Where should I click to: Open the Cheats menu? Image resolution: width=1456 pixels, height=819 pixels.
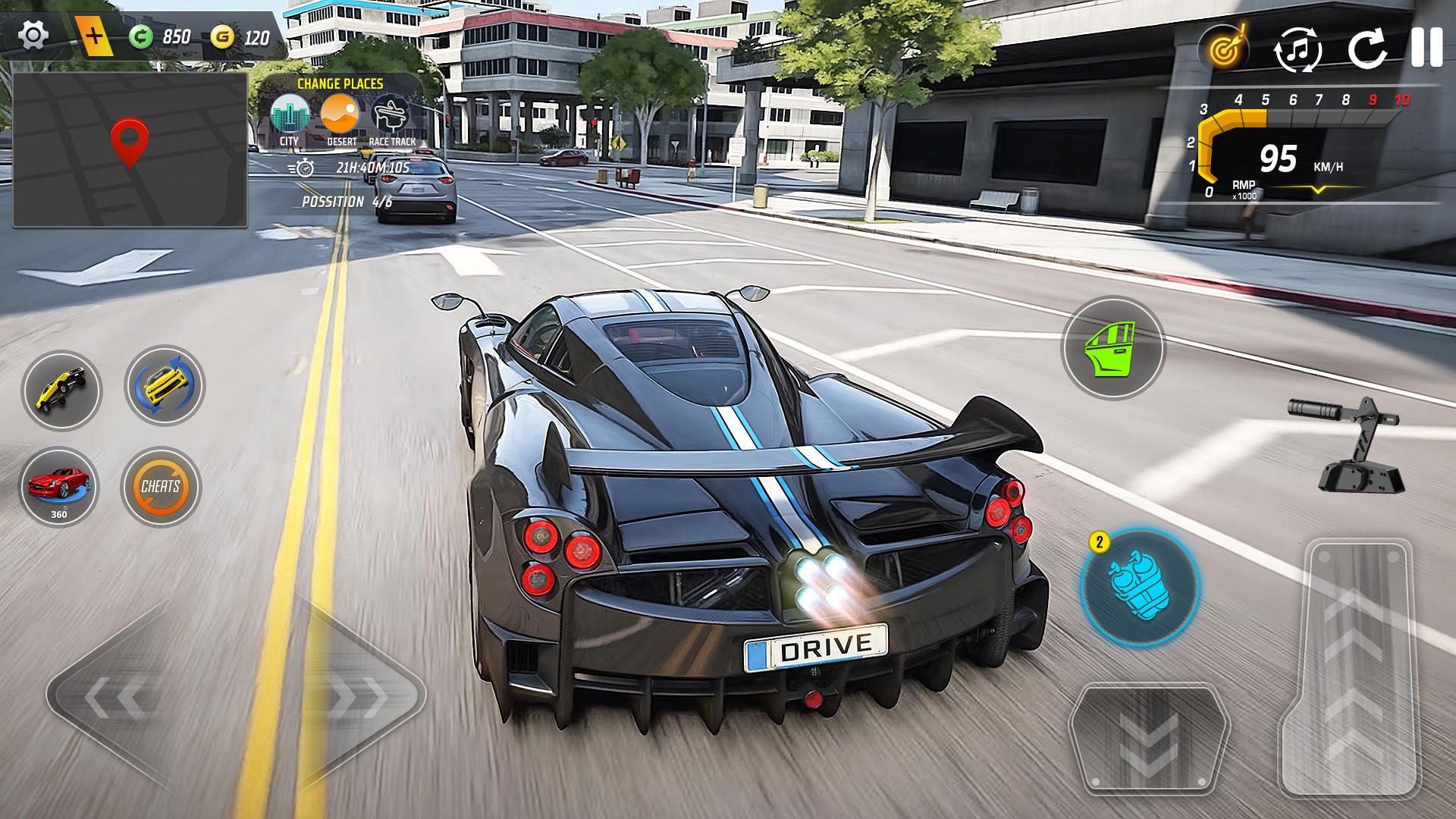[161, 487]
